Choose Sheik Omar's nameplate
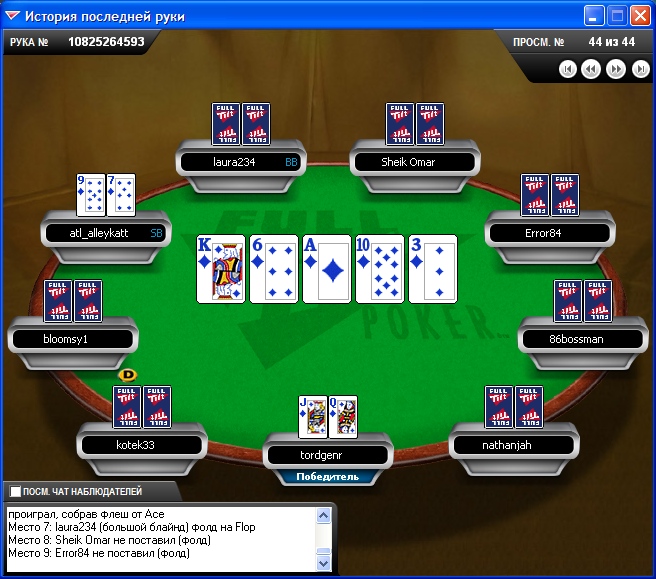 (414, 161)
